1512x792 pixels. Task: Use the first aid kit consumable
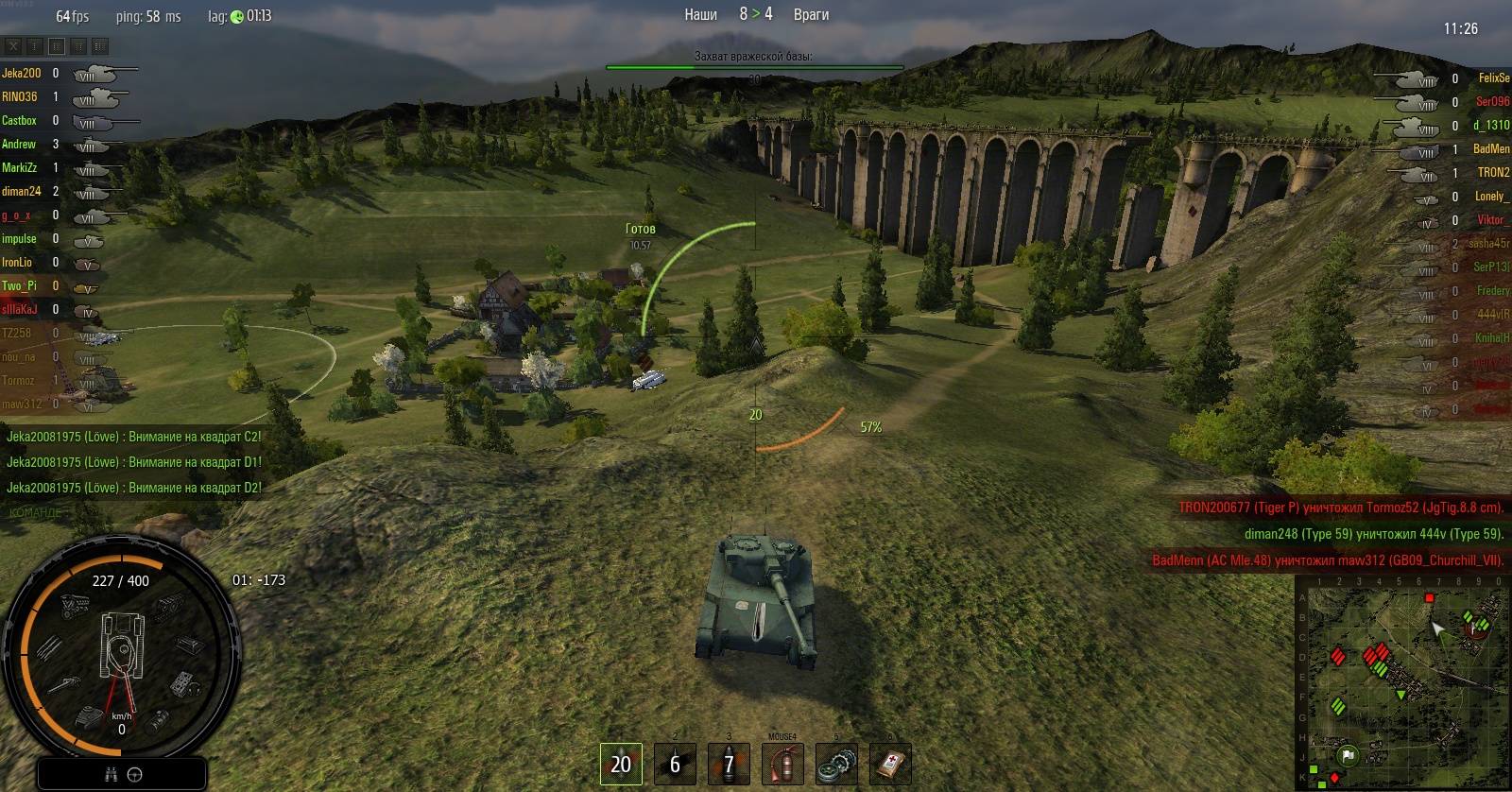[x=890, y=764]
